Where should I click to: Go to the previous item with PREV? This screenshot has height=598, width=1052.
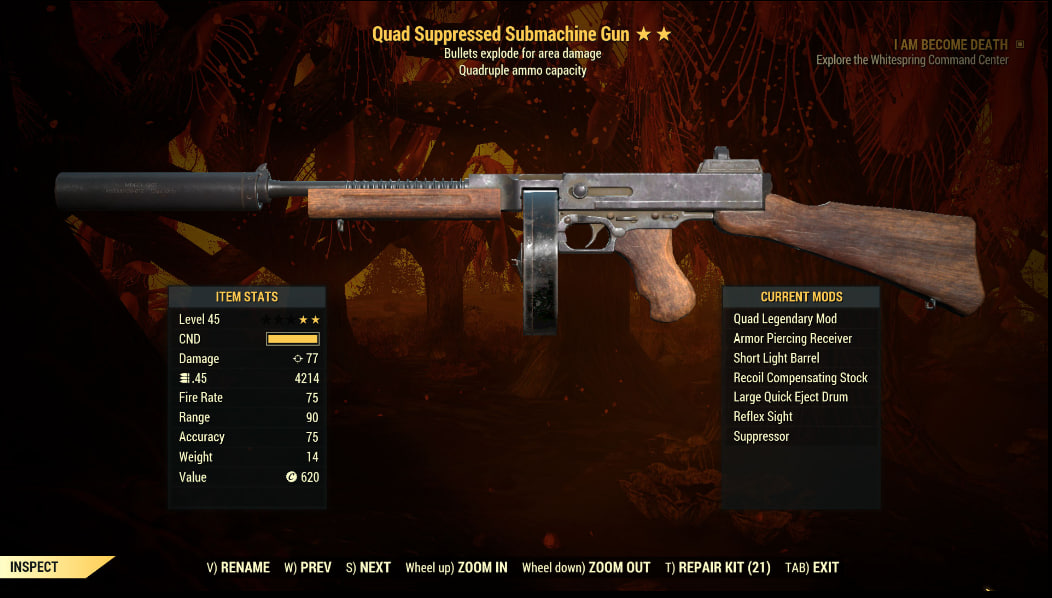[x=307, y=567]
